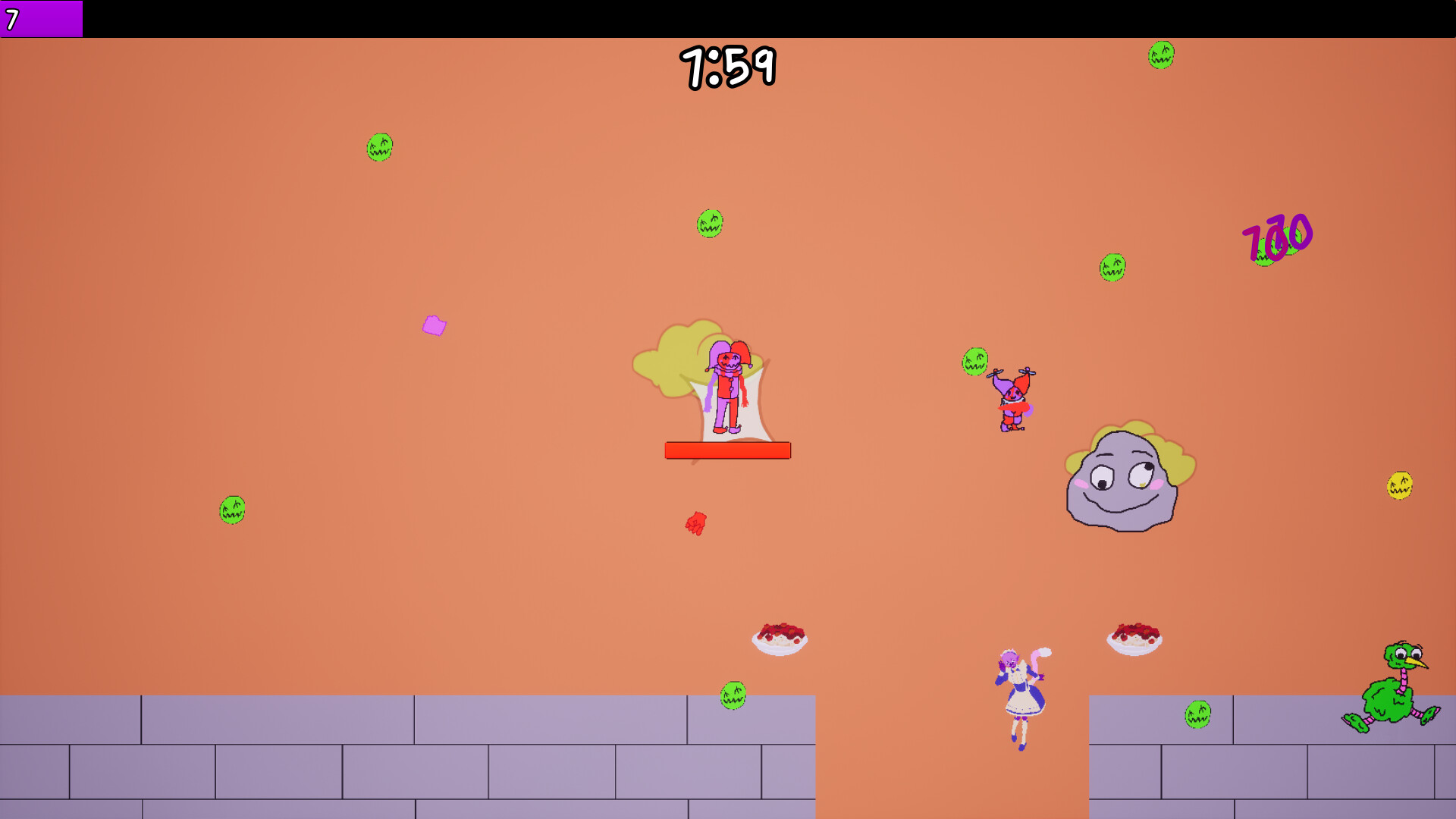Click the spaghetti plate right of the maid
Viewport: 1456px width, 819px height.
pyautogui.click(x=1134, y=639)
